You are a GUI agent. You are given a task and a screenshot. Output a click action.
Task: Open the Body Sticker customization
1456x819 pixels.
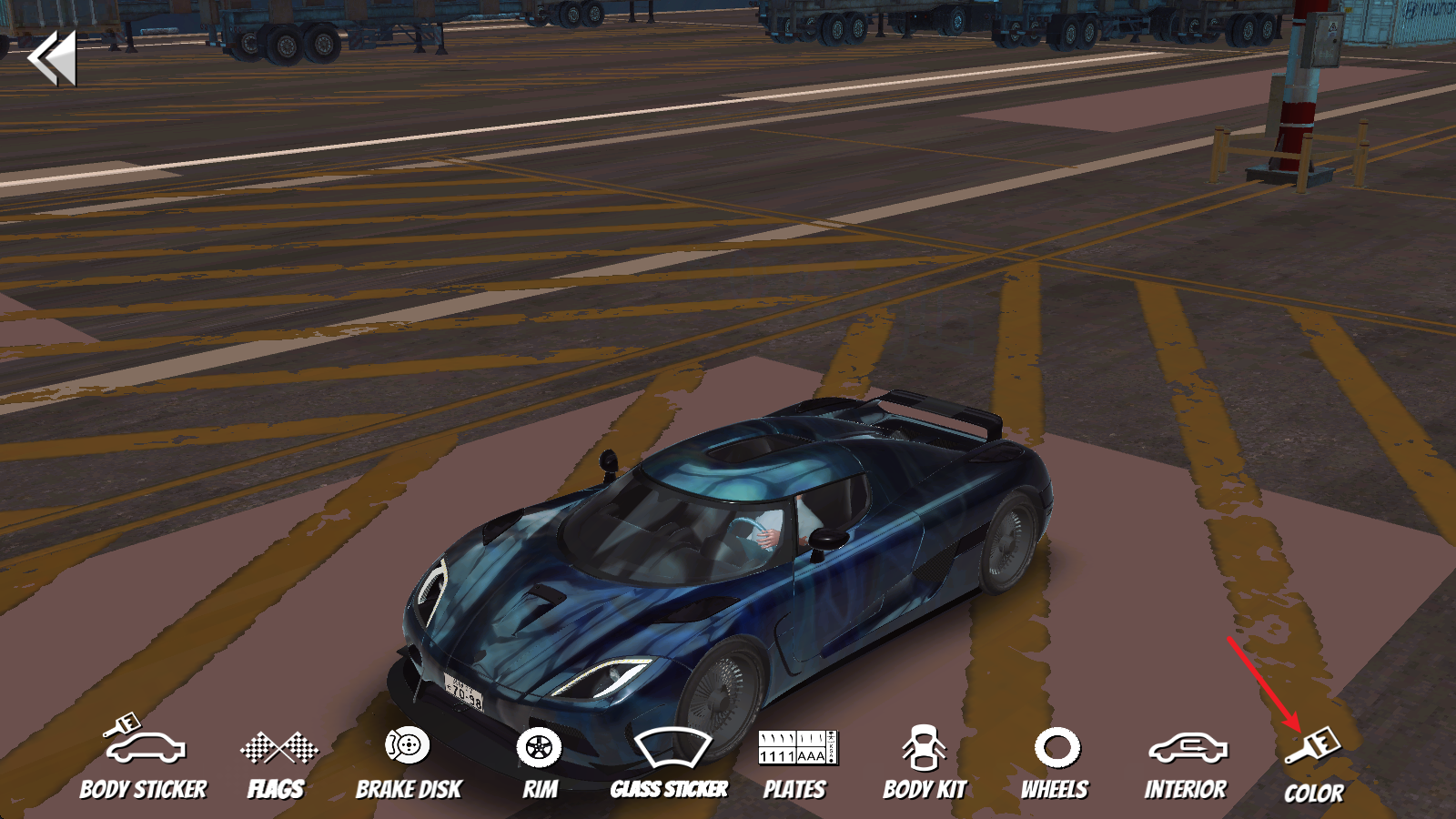pos(144,760)
